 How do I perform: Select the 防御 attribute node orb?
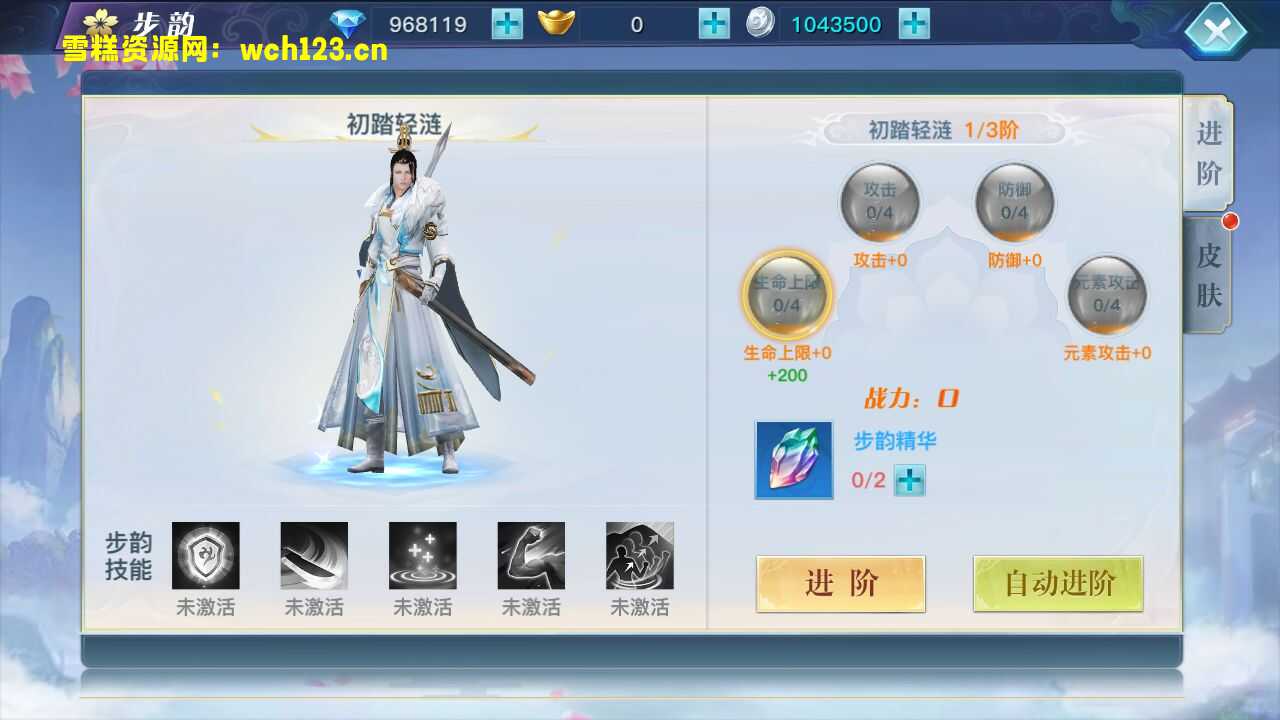(1015, 200)
